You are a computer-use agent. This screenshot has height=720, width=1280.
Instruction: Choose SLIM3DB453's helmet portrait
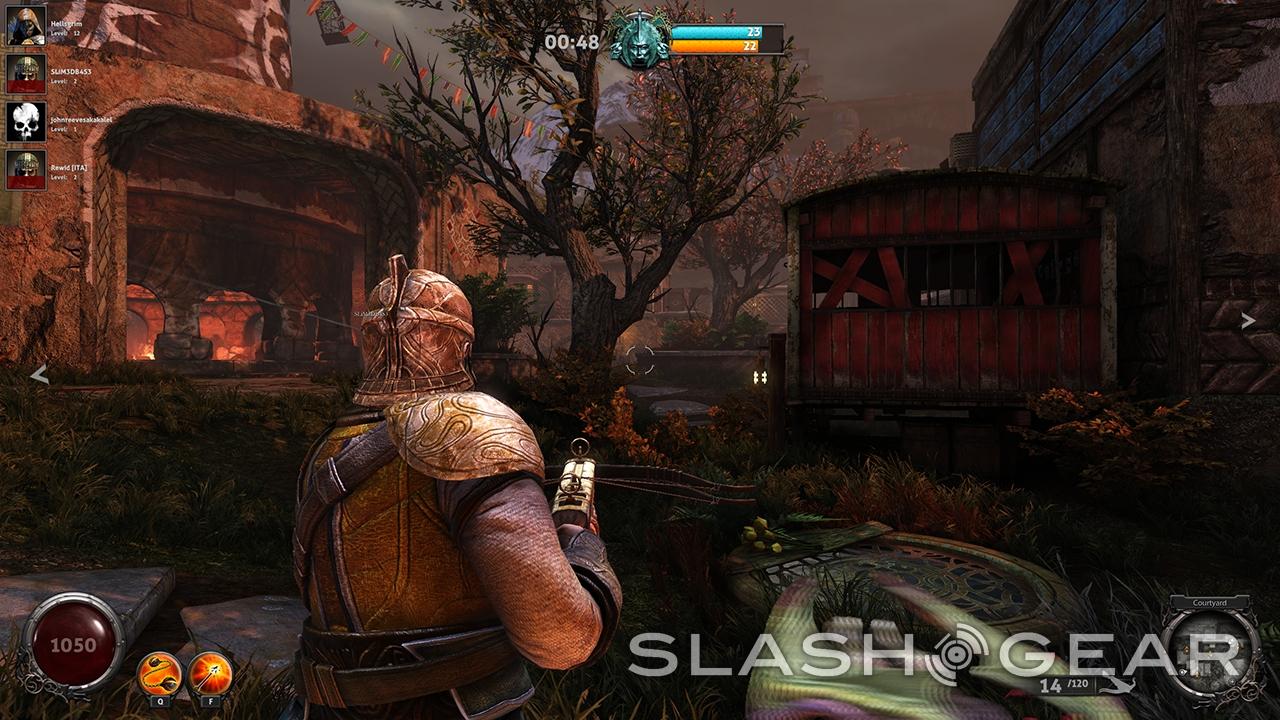click(26, 73)
